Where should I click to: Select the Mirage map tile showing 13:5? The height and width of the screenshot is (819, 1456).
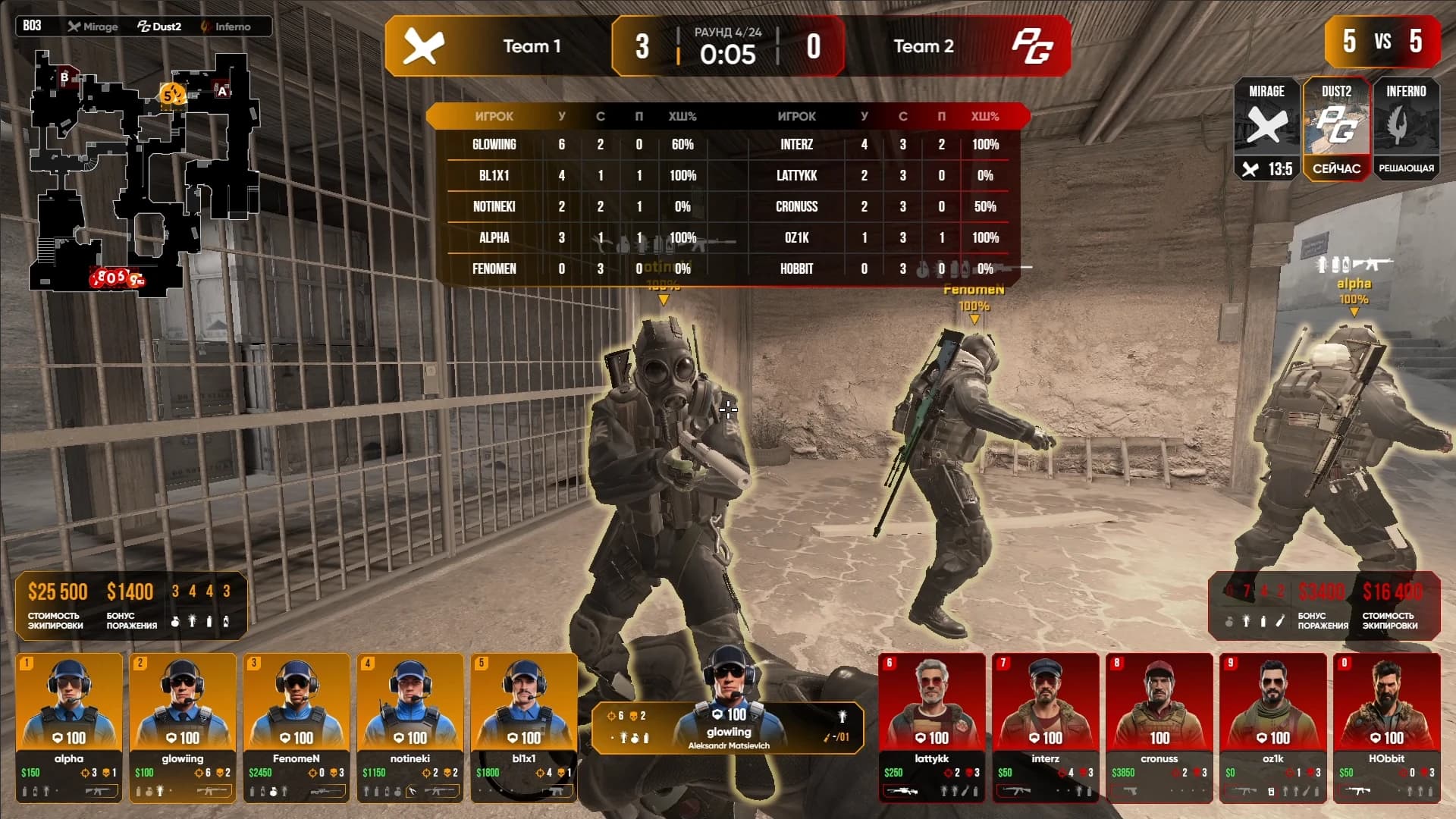point(1266,129)
